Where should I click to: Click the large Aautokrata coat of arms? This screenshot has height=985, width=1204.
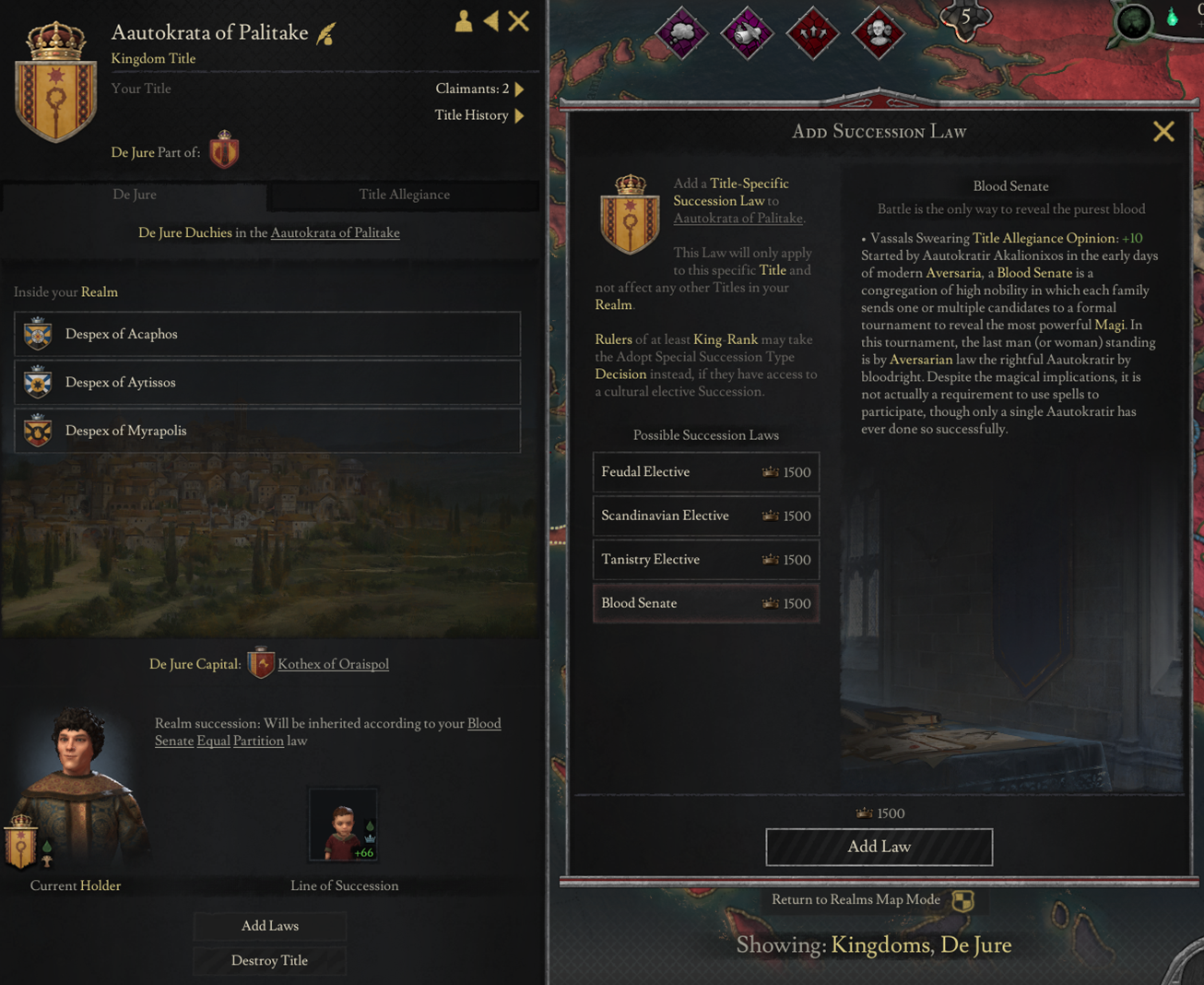tap(55, 81)
